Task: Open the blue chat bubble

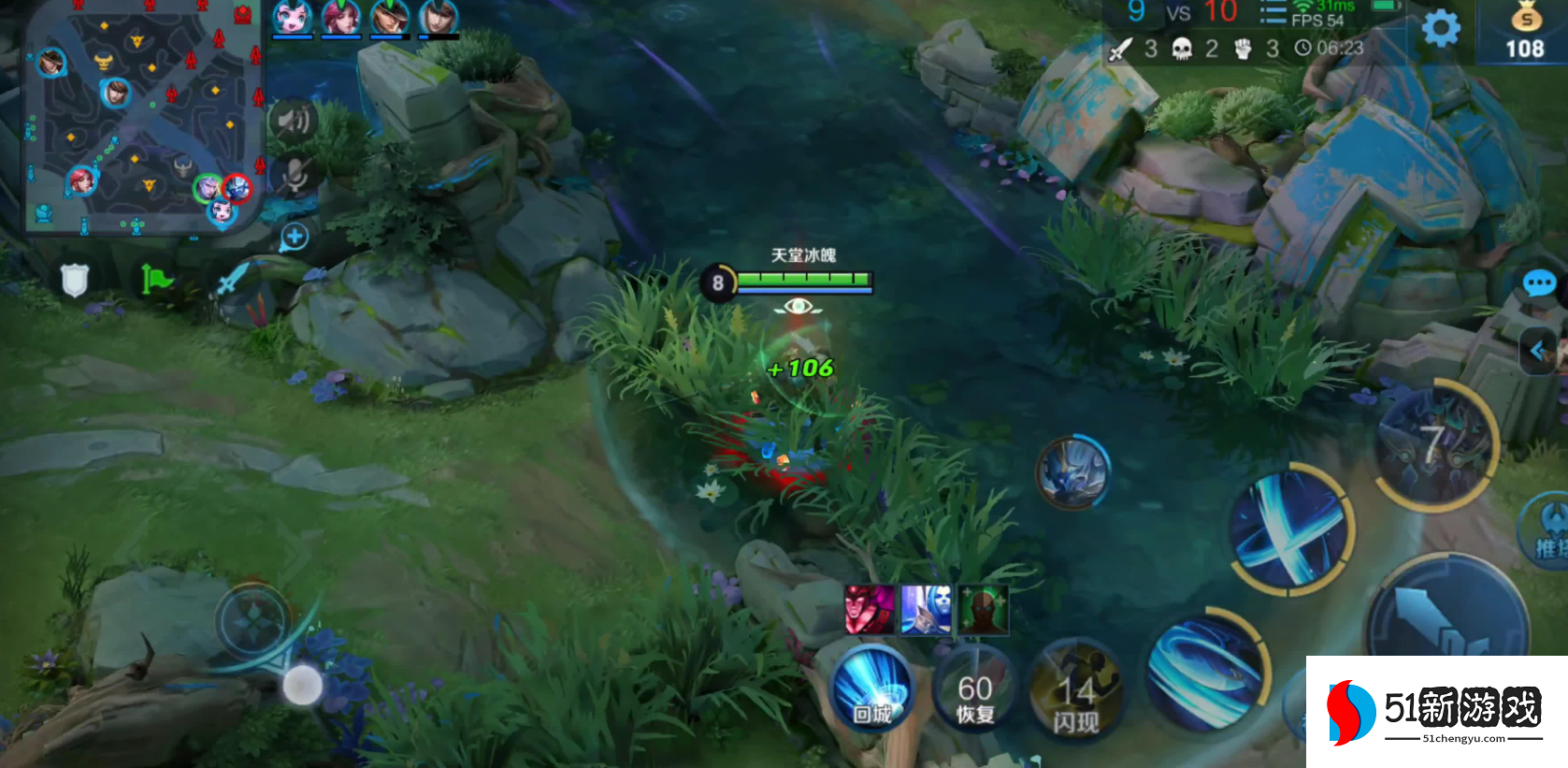Action: 1539,283
